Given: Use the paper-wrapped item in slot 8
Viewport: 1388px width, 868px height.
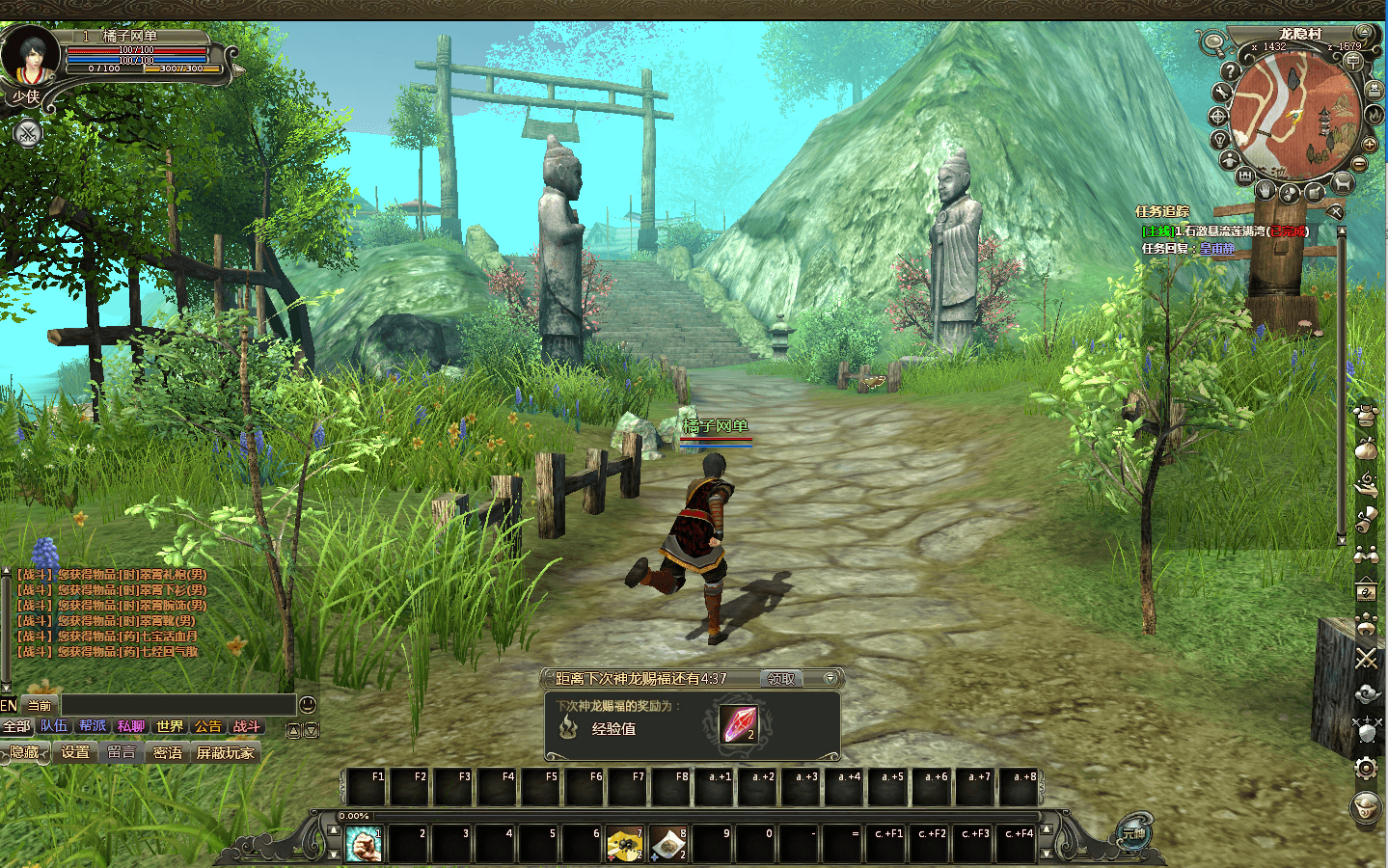Looking at the screenshot, I should pyautogui.click(x=668, y=845).
